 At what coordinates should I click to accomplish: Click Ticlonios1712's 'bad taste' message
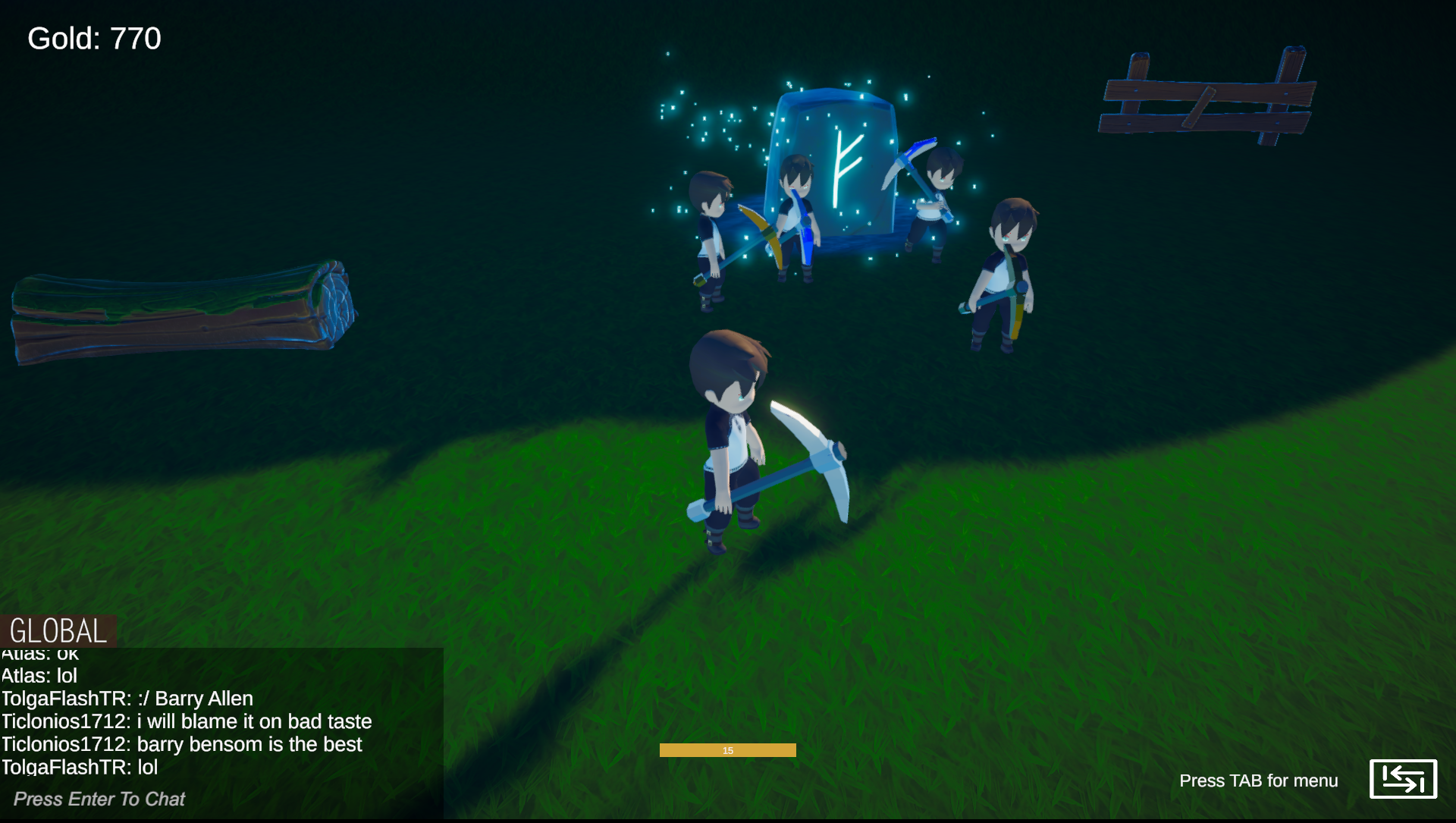point(186,721)
